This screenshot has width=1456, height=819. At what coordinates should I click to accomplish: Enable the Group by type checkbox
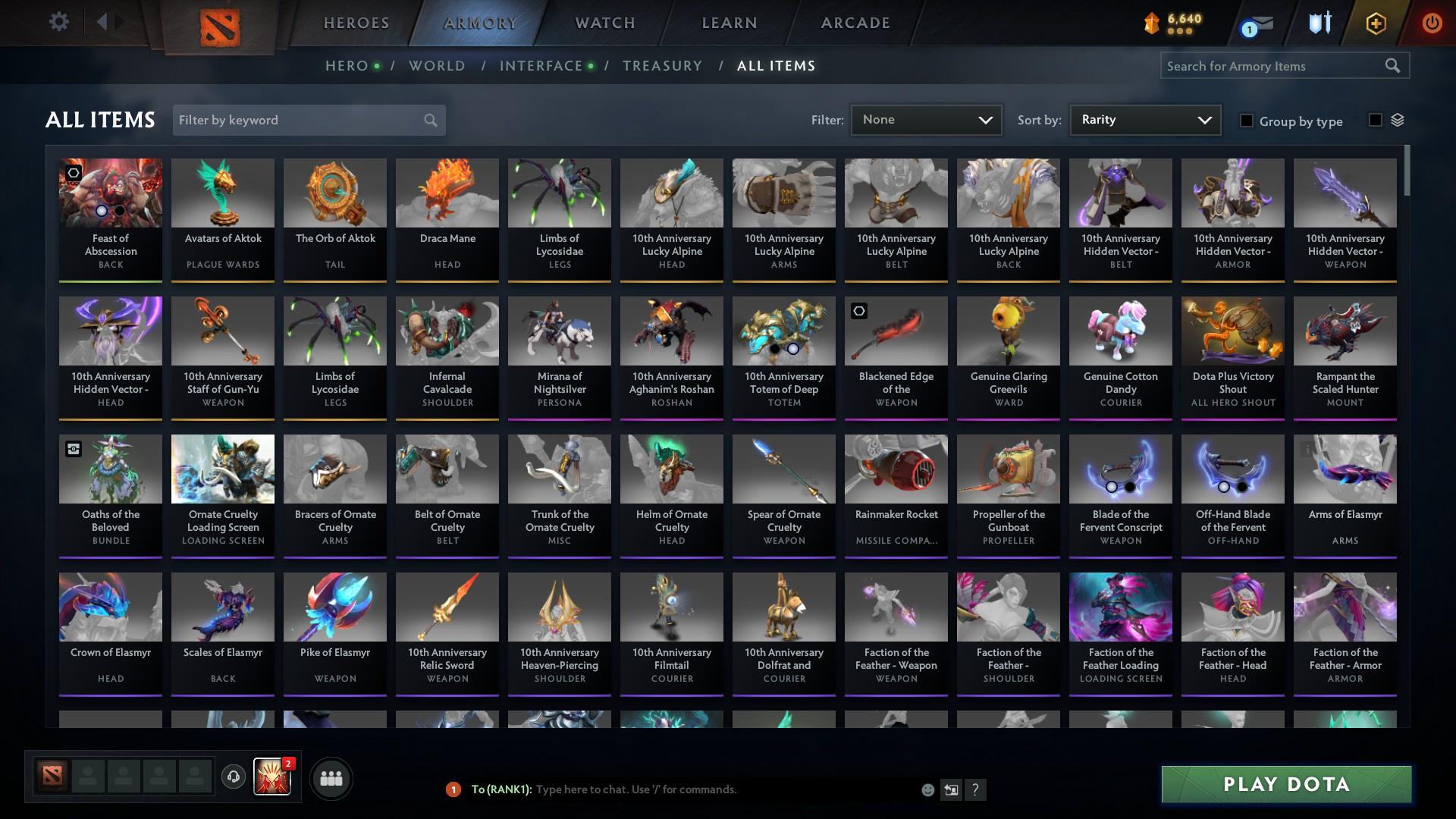tap(1247, 121)
